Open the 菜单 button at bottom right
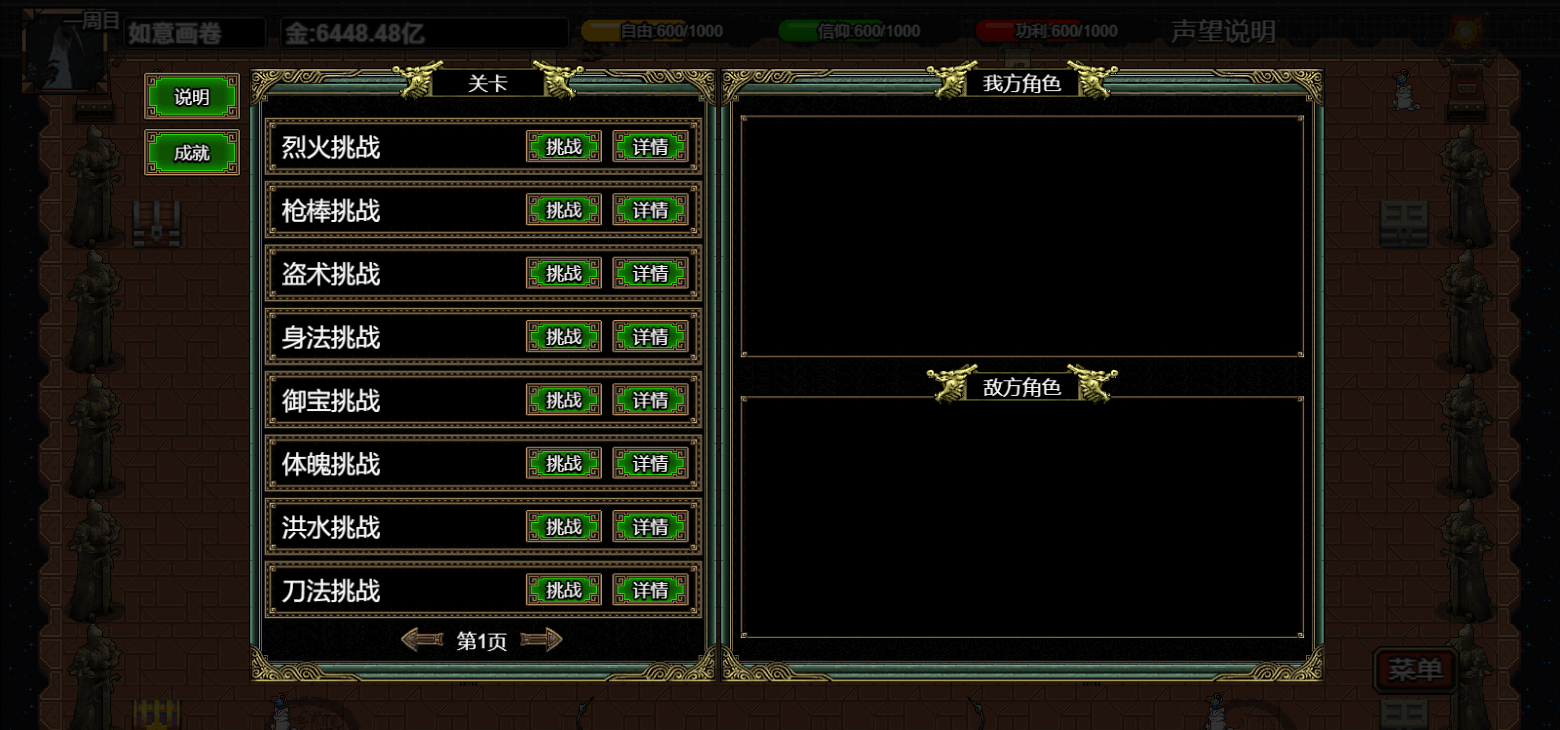1560x730 pixels. click(x=1414, y=670)
